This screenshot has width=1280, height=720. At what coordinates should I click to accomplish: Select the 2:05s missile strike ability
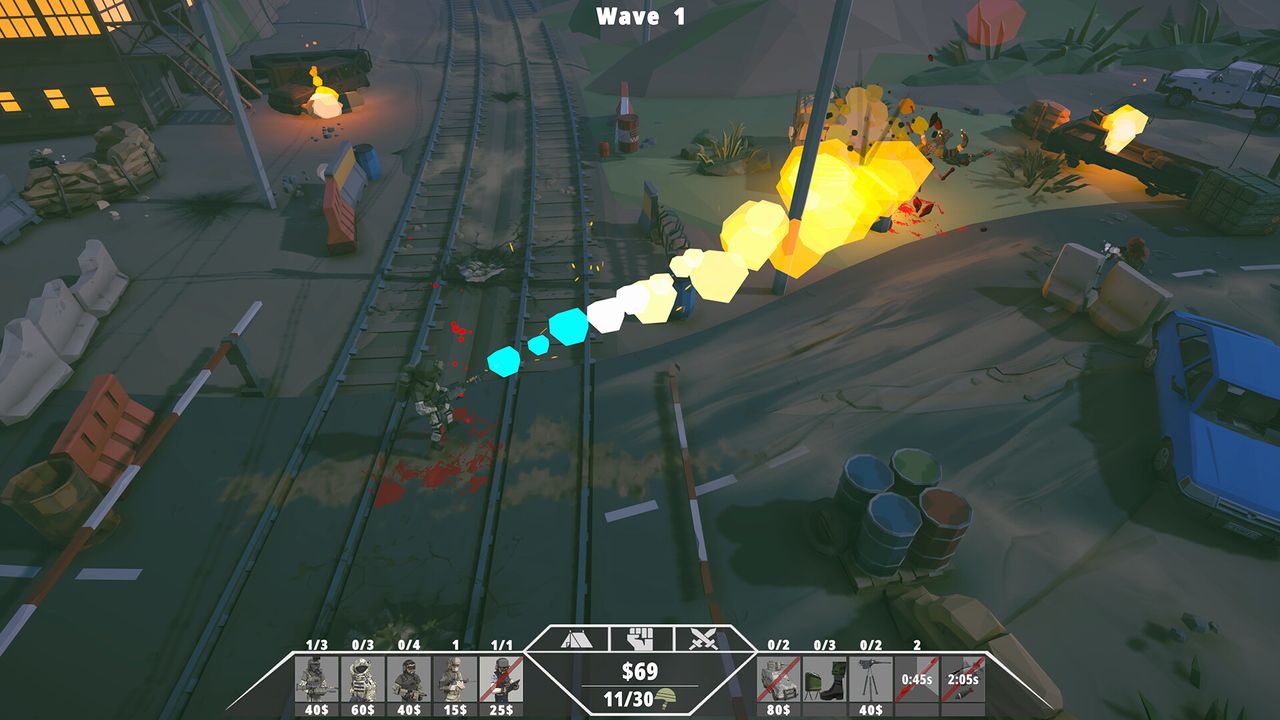point(963,679)
